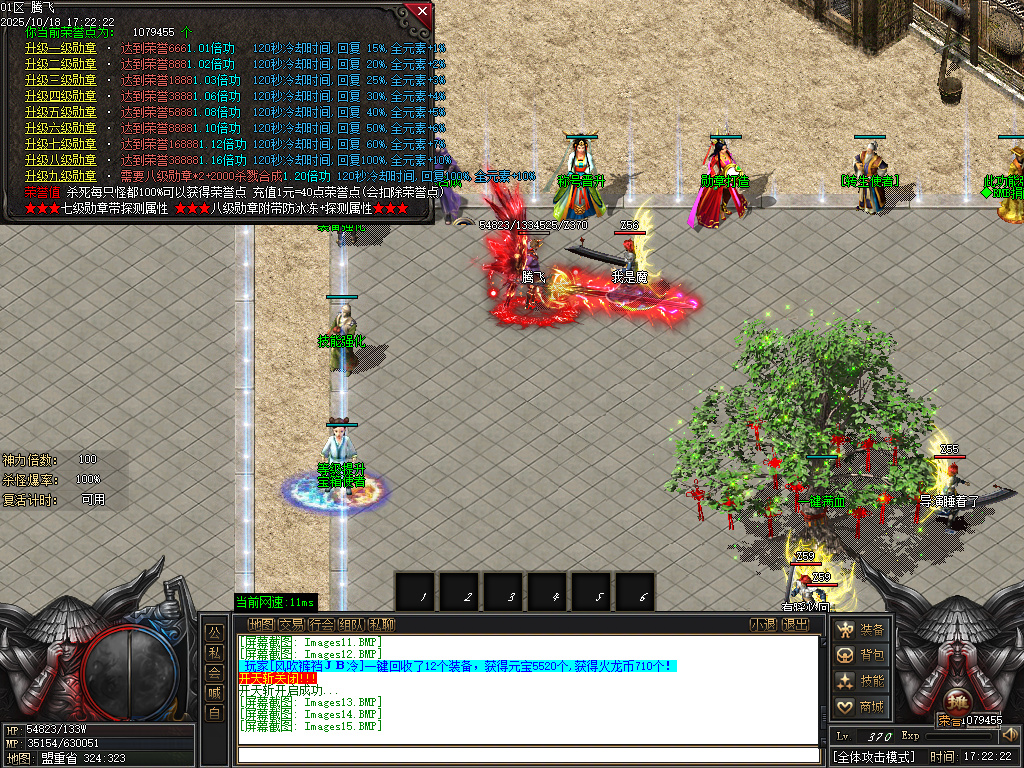This screenshot has height=768, width=1024.
Task: Open the 装备 equipment panel
Action: click(x=861, y=630)
